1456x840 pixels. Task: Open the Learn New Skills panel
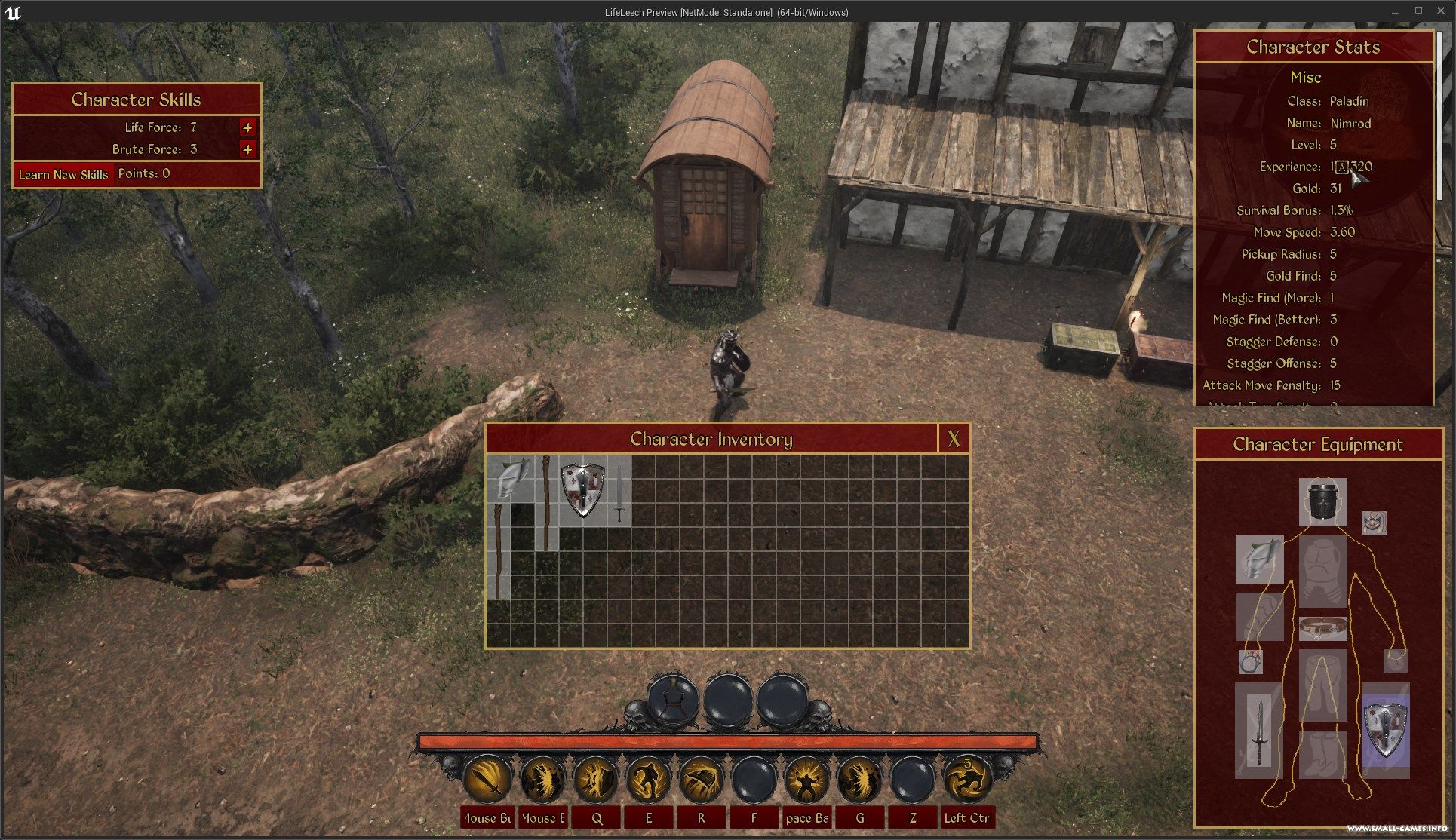63,175
